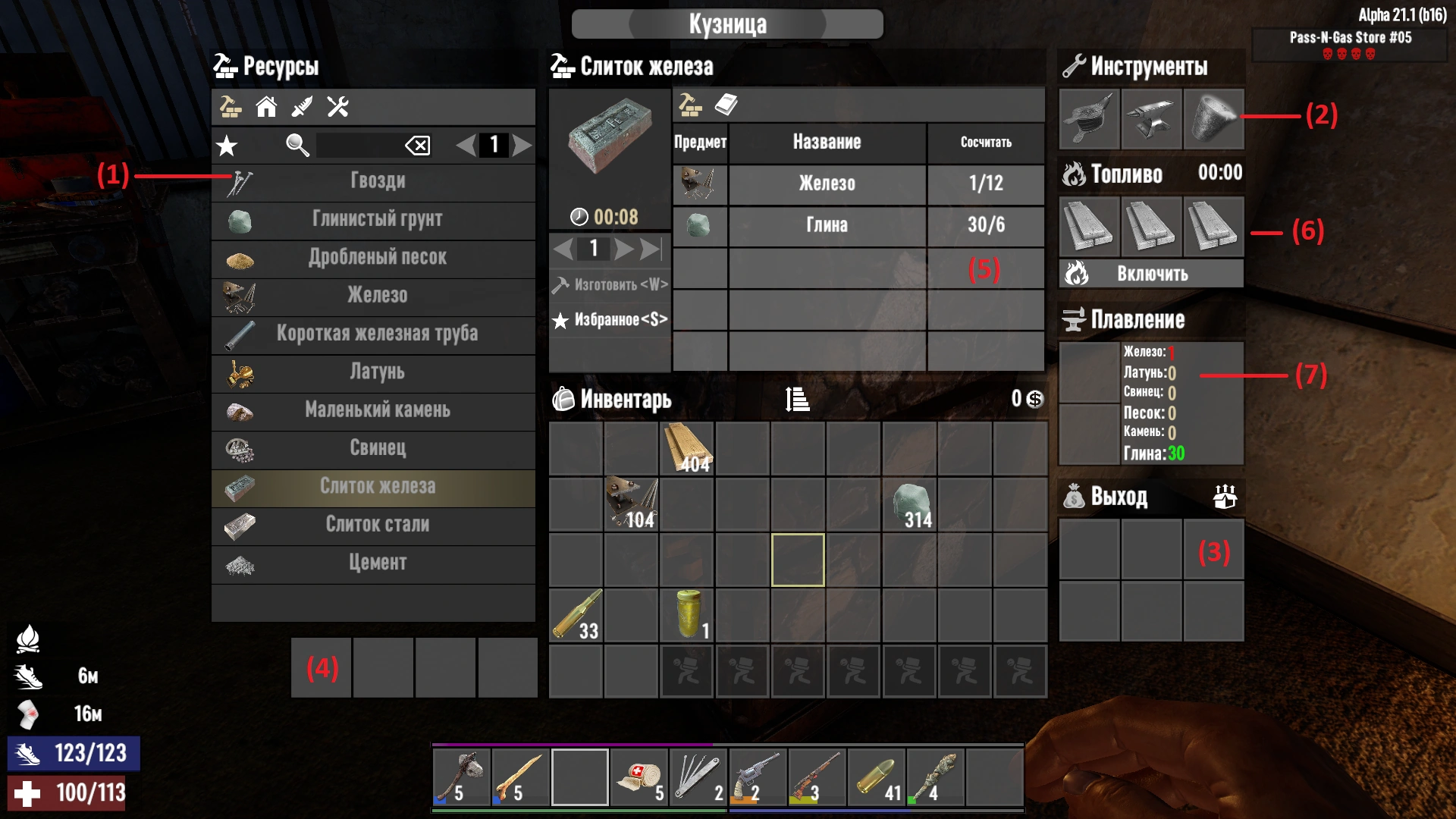
Task: Go to the next recipe page
Action: click(522, 145)
